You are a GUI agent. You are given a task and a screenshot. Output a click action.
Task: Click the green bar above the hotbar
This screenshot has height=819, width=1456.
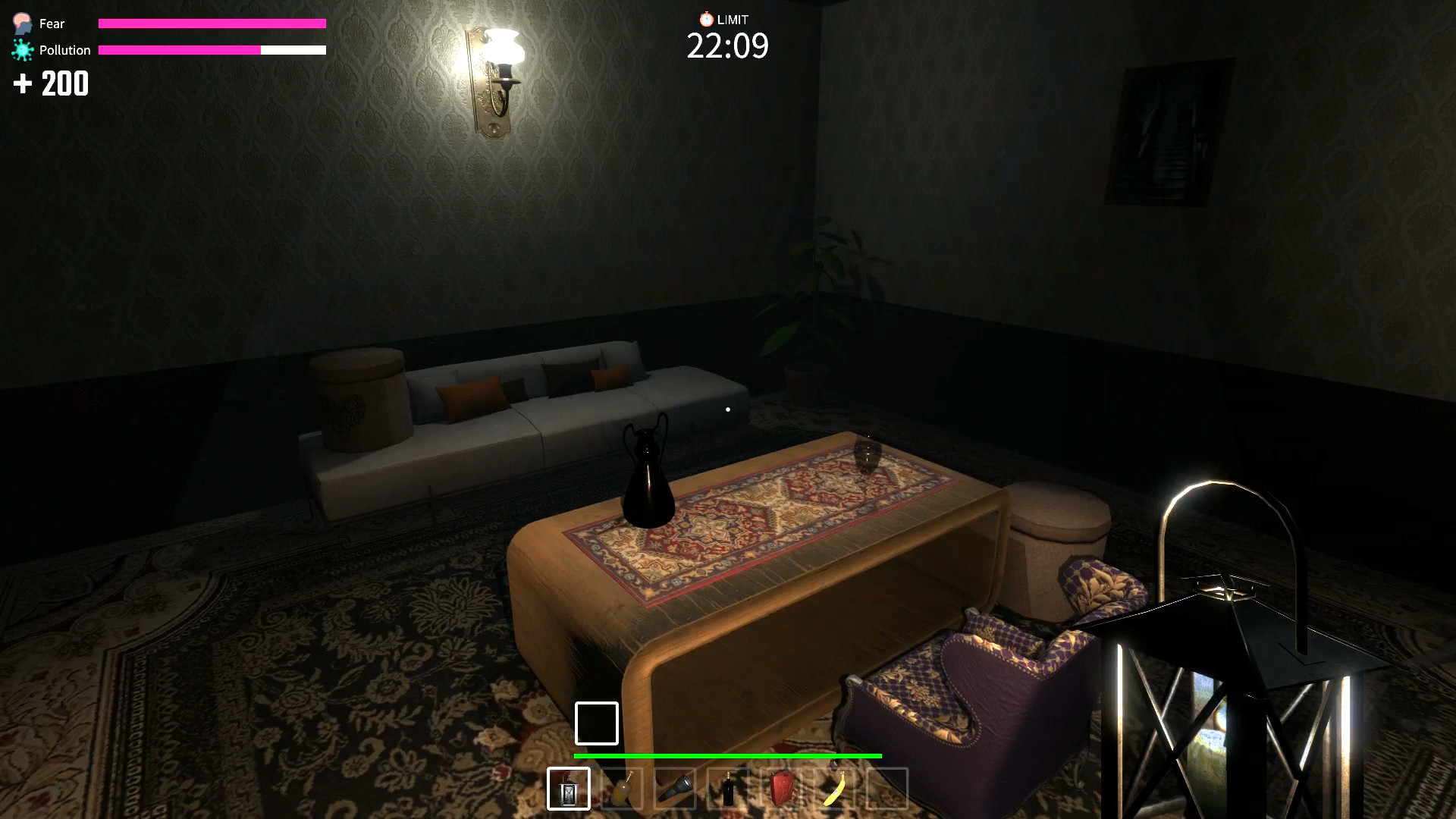click(x=728, y=756)
